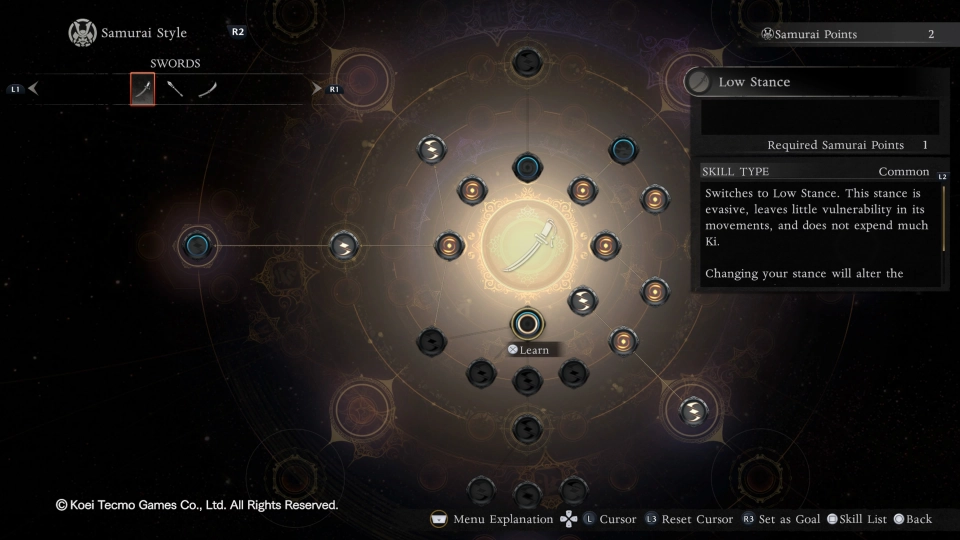Select the far-left blue ring skill node

(x=197, y=245)
